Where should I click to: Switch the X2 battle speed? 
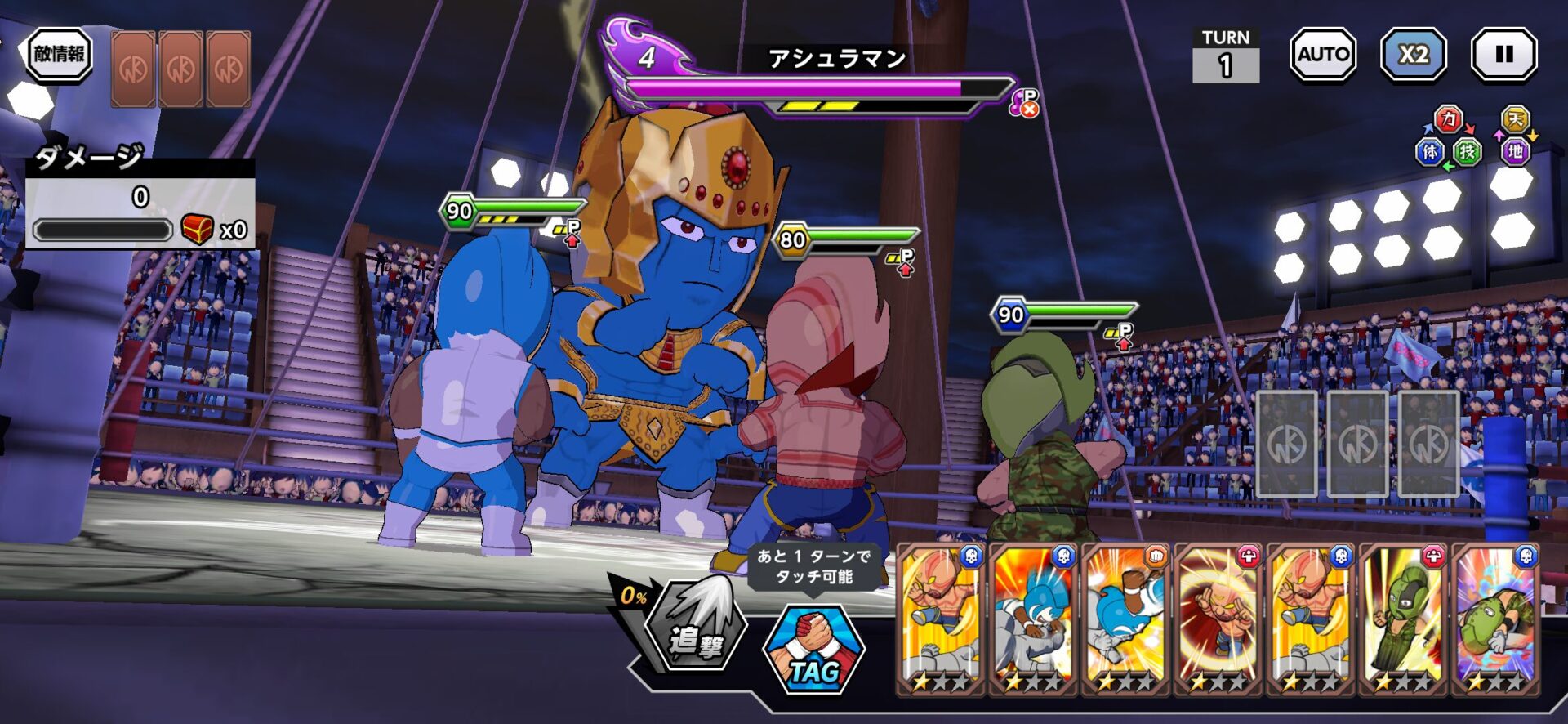tap(1413, 55)
